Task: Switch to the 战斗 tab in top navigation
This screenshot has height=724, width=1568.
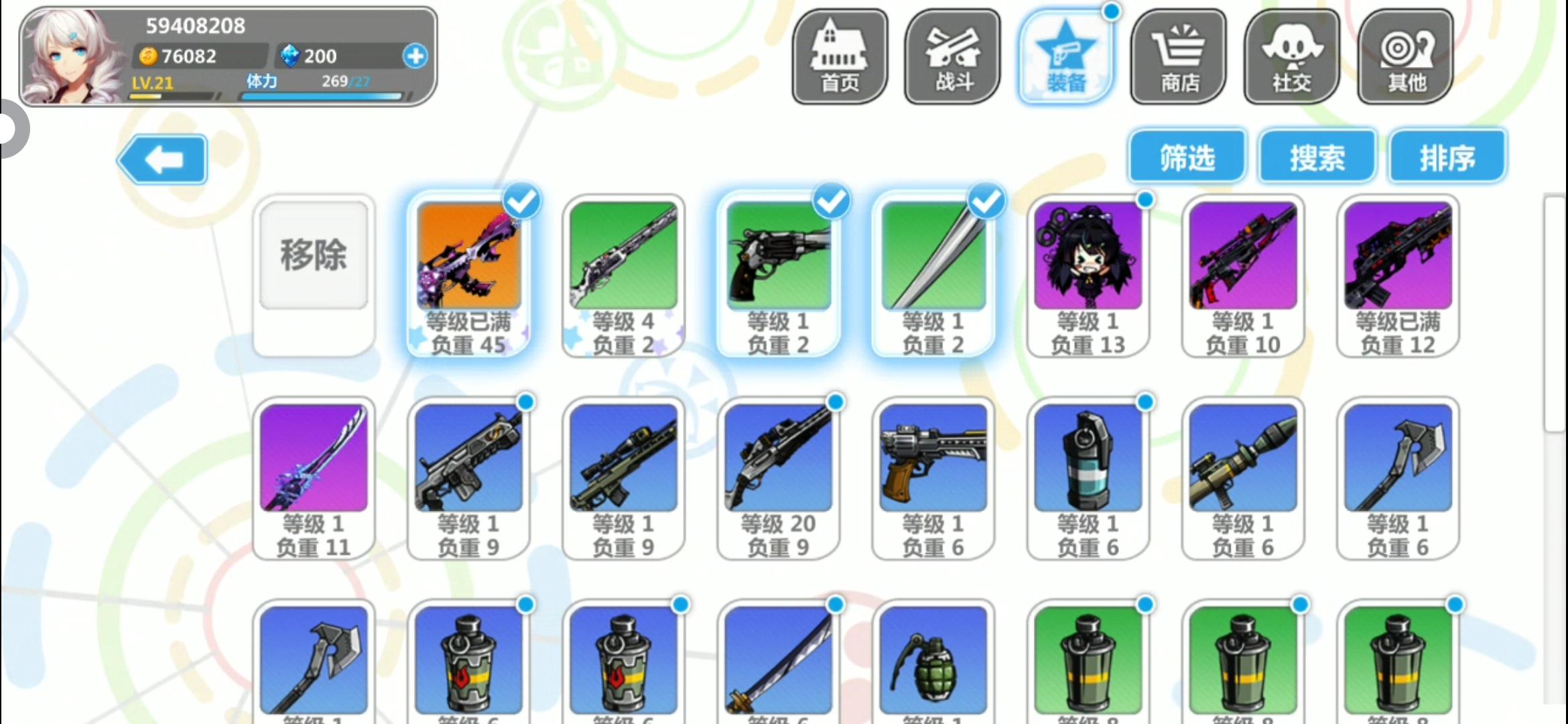Action: point(952,56)
